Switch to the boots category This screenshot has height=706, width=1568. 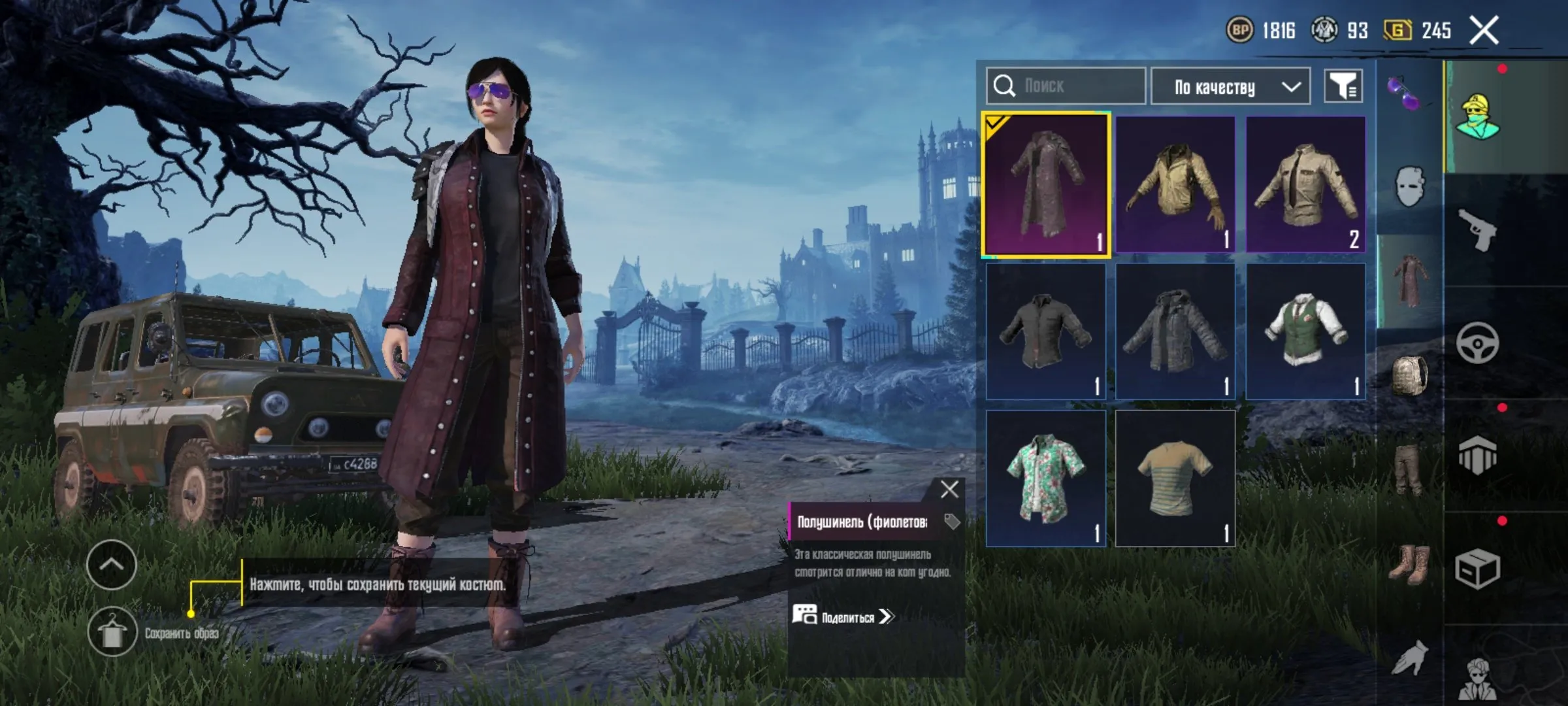[1409, 565]
